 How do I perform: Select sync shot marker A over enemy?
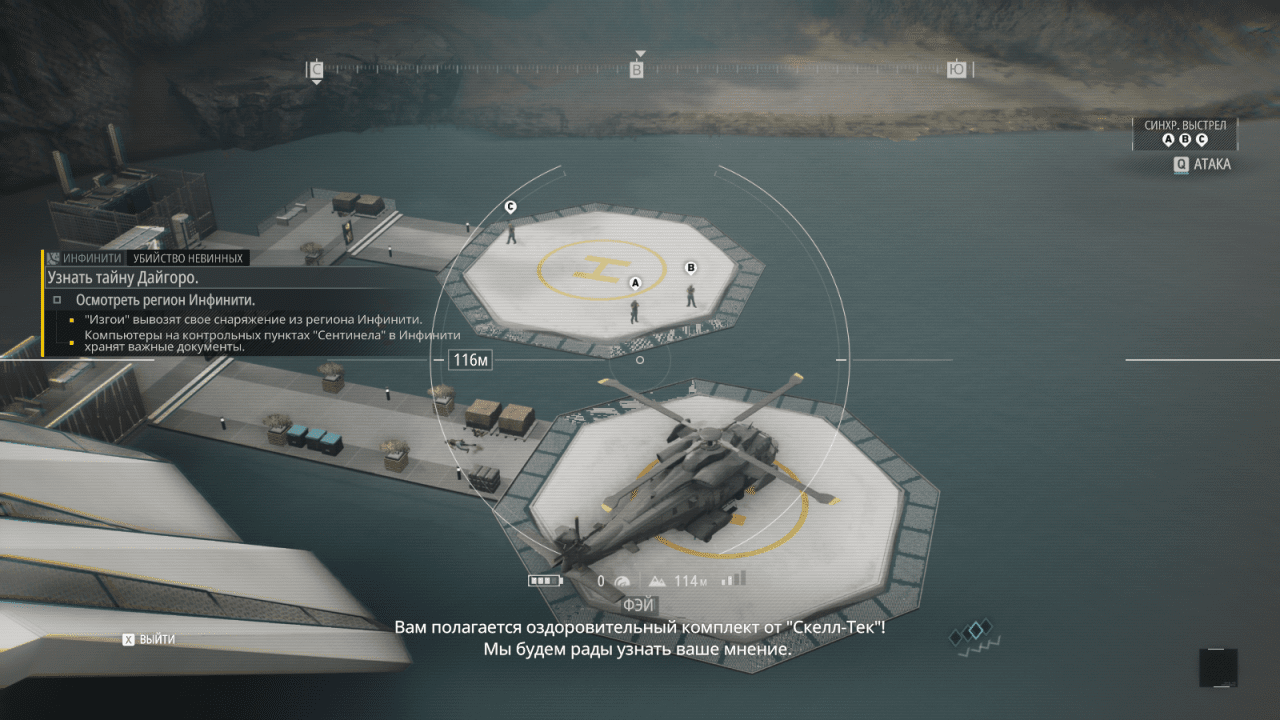click(634, 283)
